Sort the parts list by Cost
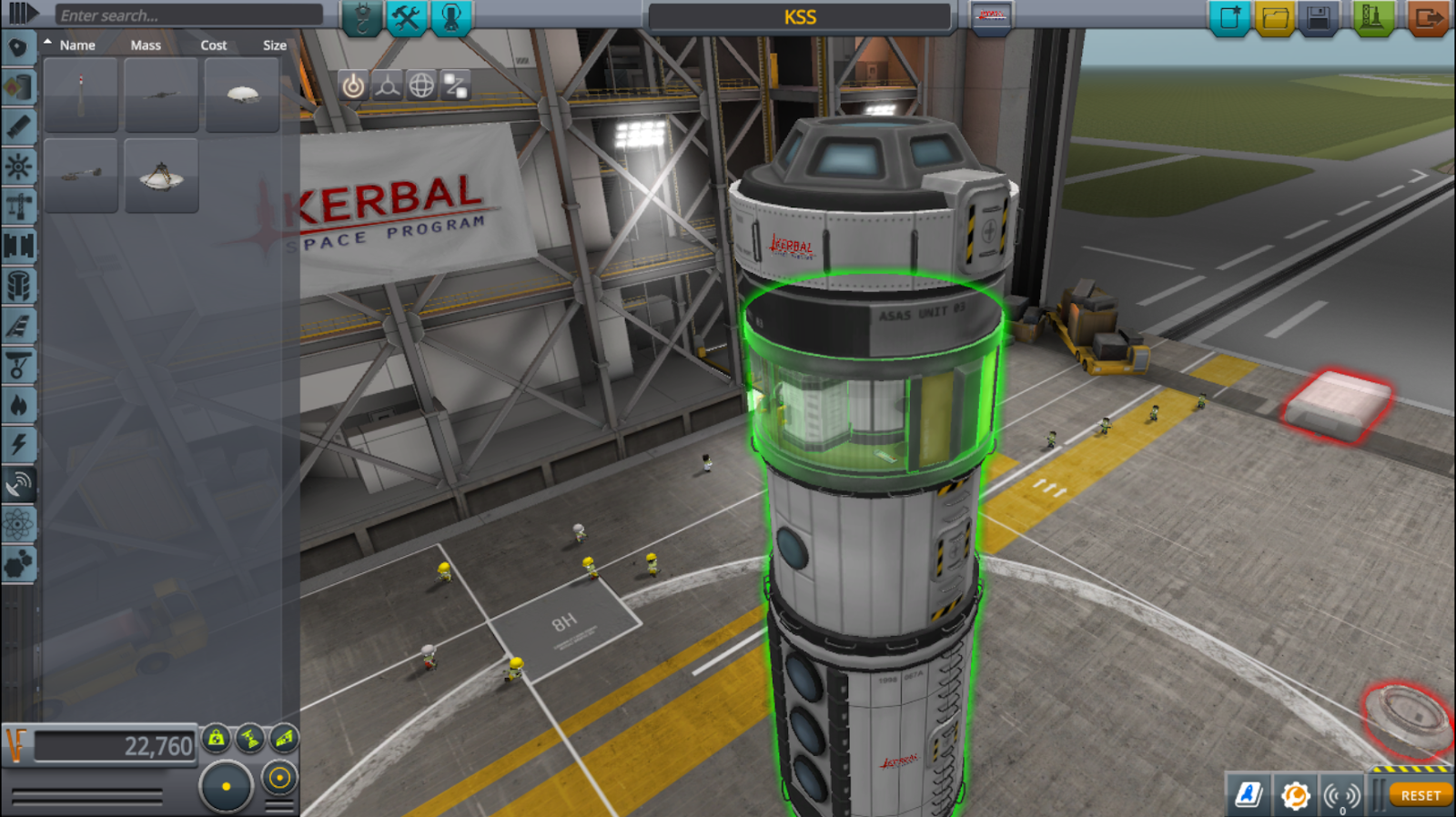The image size is (1456, 817). 214,45
